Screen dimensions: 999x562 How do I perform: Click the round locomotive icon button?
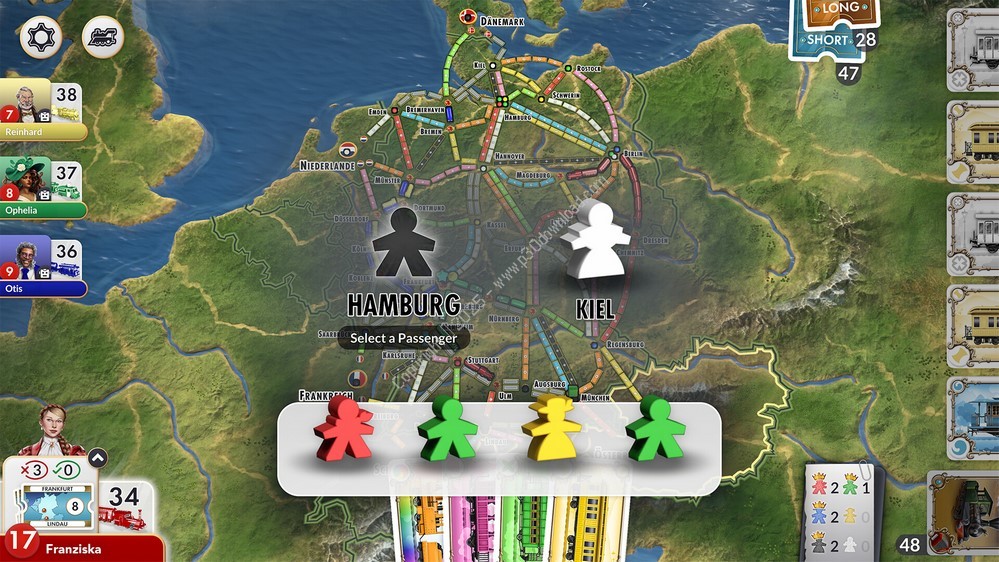(x=102, y=37)
